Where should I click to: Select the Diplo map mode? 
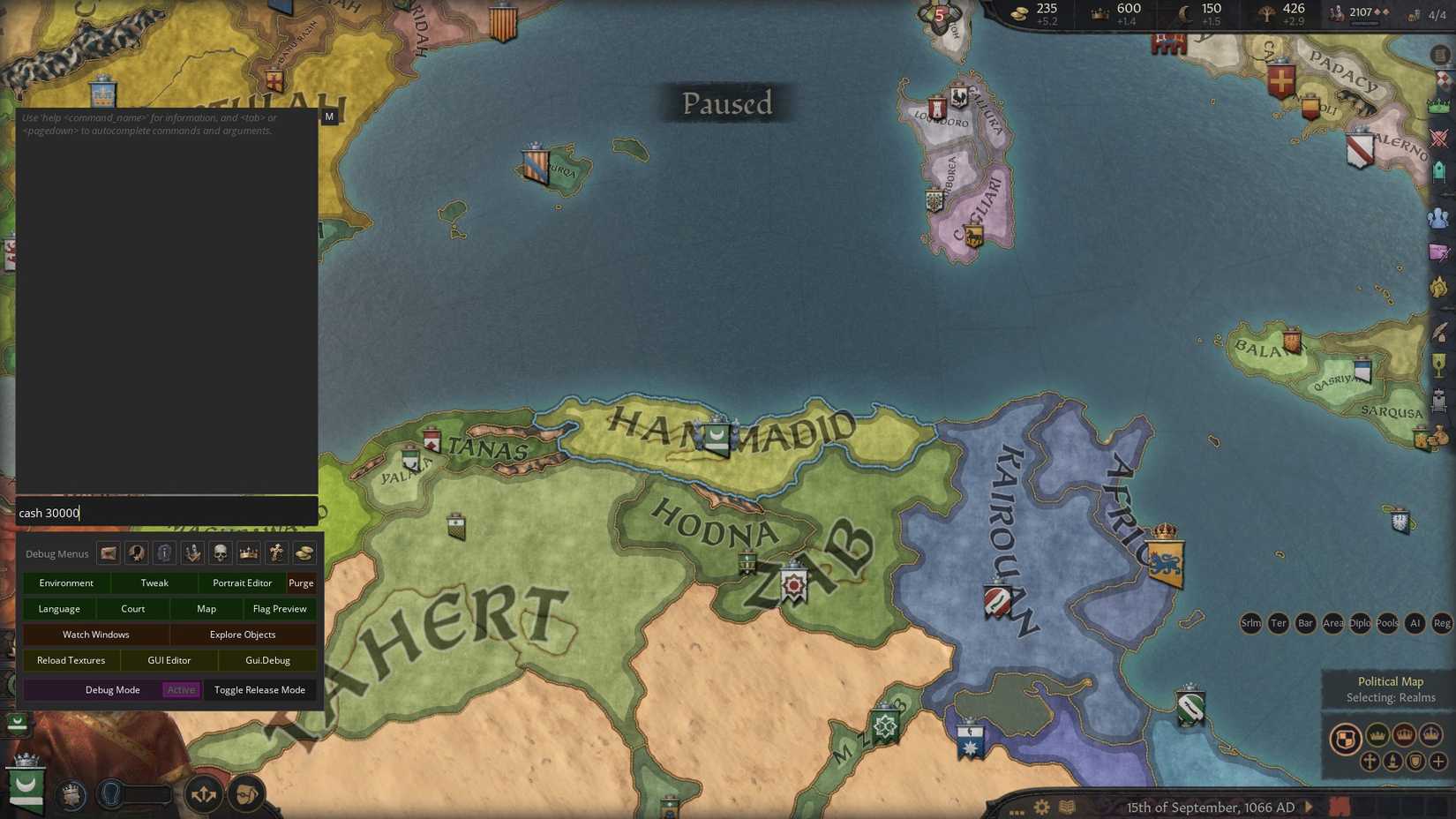click(x=1359, y=624)
